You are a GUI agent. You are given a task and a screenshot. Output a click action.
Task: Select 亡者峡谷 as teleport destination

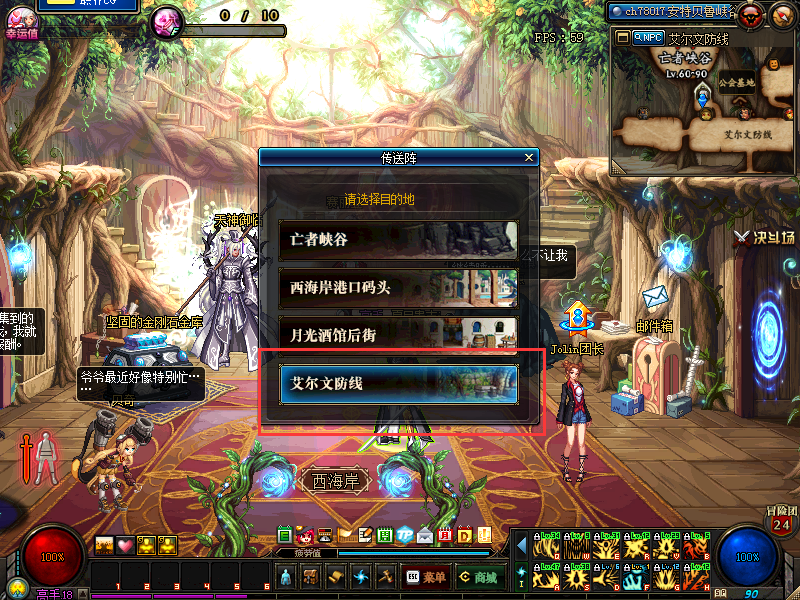pos(398,240)
